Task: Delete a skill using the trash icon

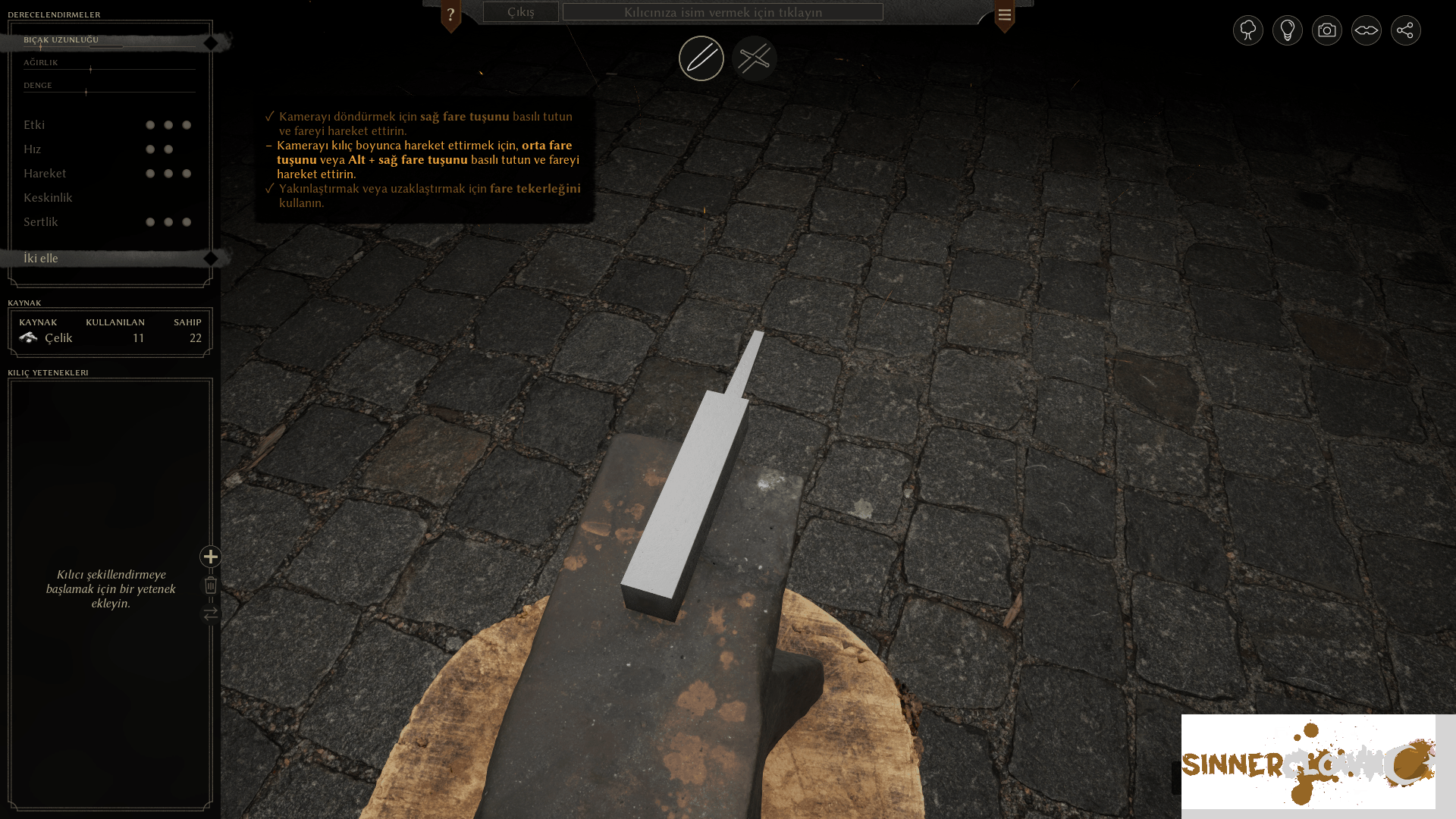Action: 210,585
